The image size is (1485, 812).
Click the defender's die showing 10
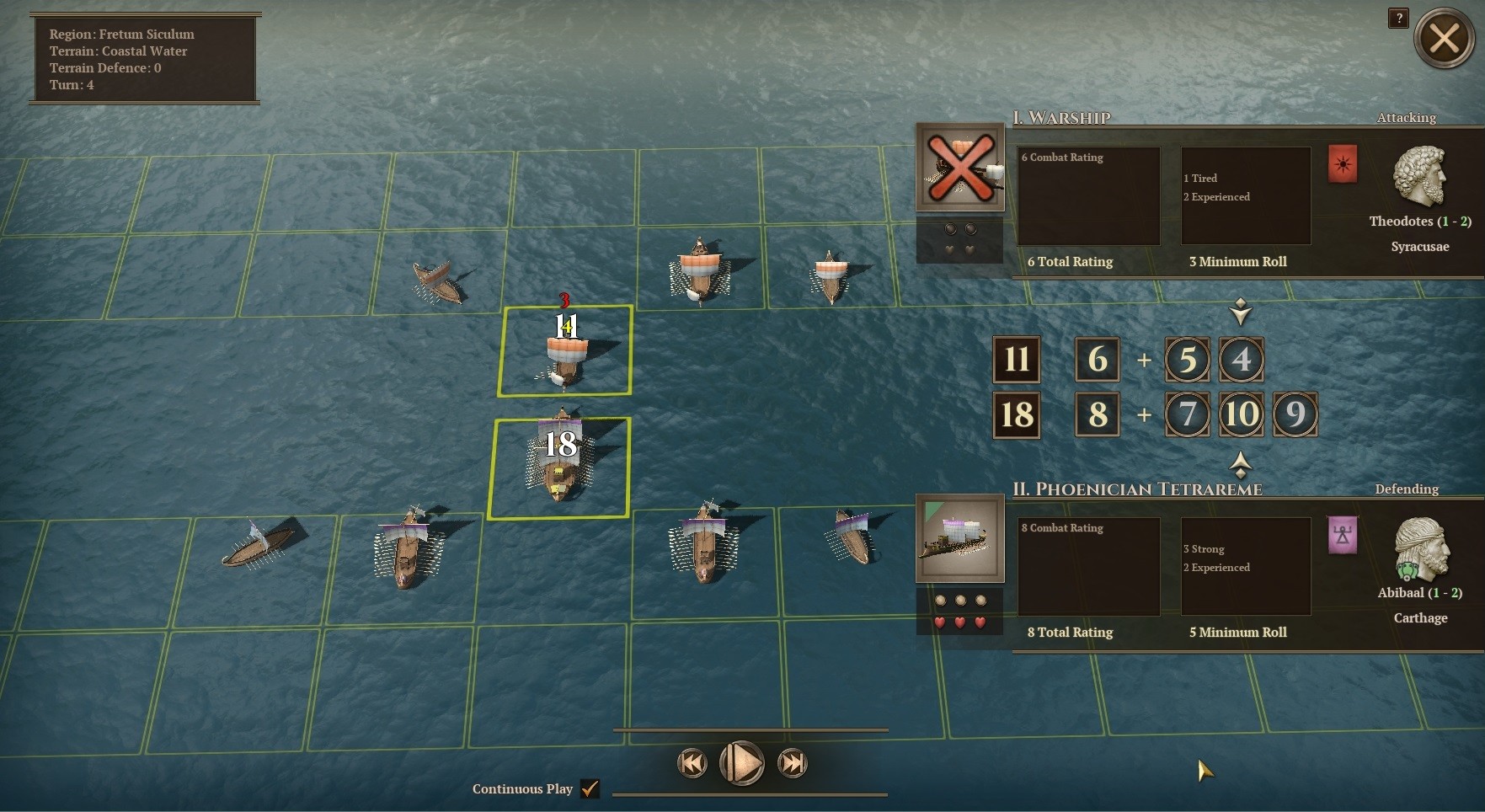(1241, 414)
